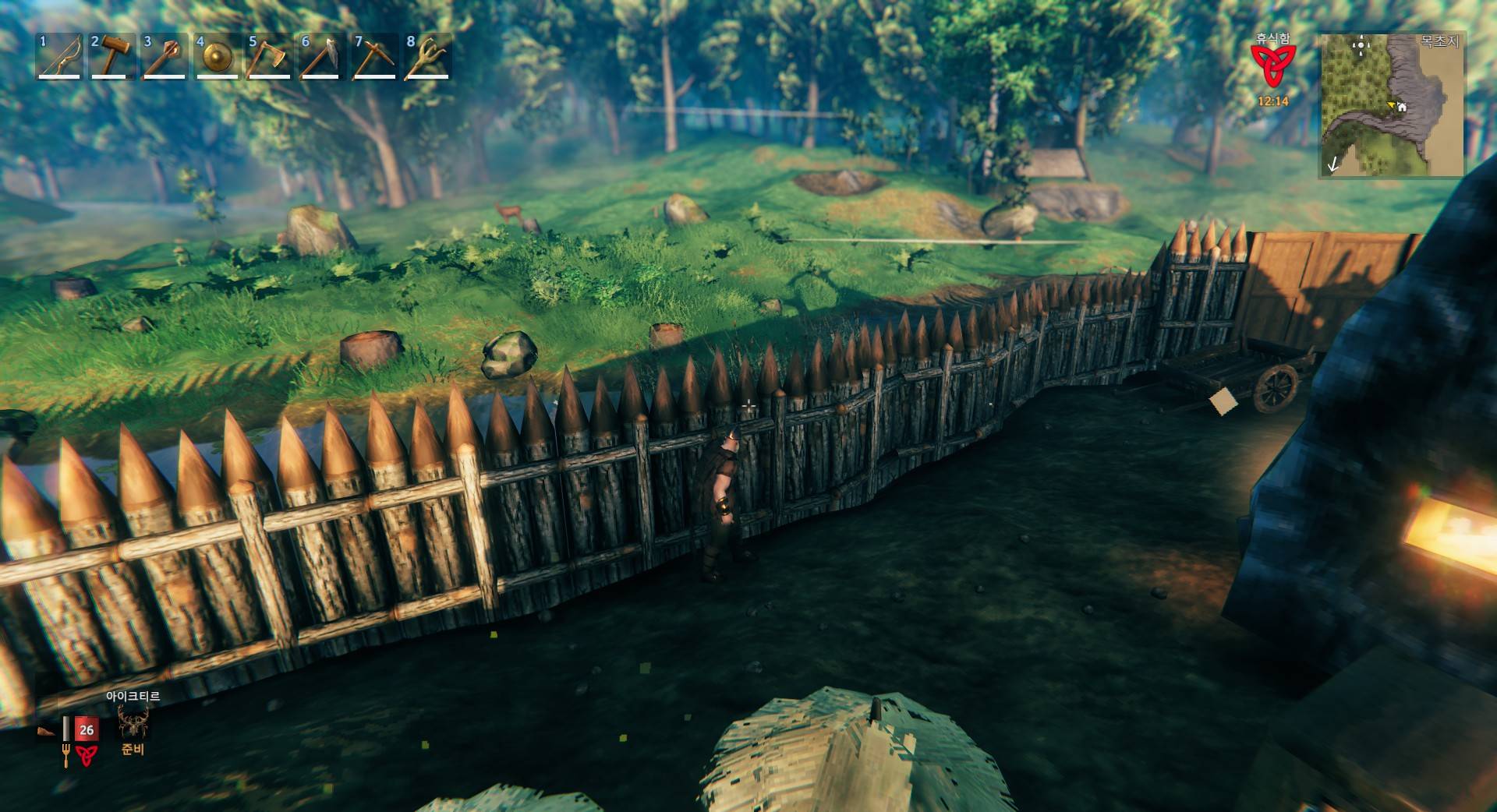Click the four-stone spawn marker on minimap
The height and width of the screenshot is (812, 1497).
1361,45
